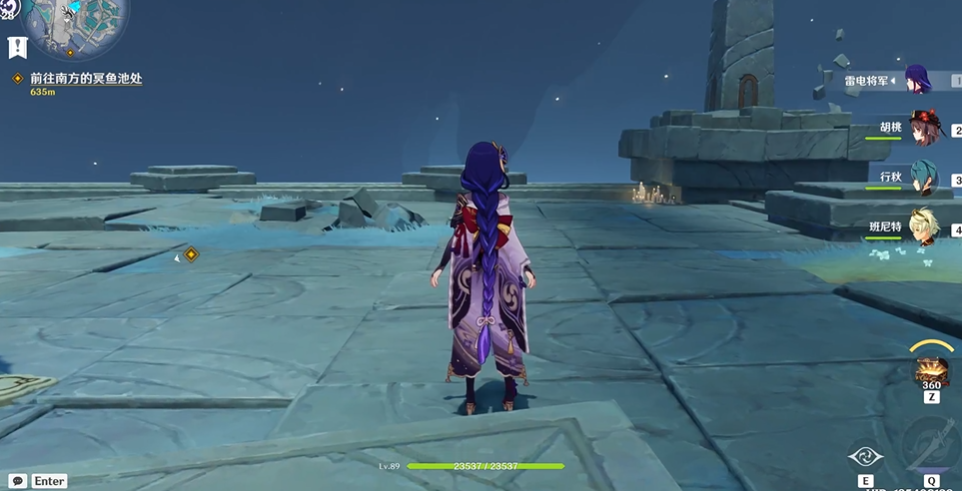Open the chat speech bubble icon
The image size is (962, 491).
(x=17, y=481)
